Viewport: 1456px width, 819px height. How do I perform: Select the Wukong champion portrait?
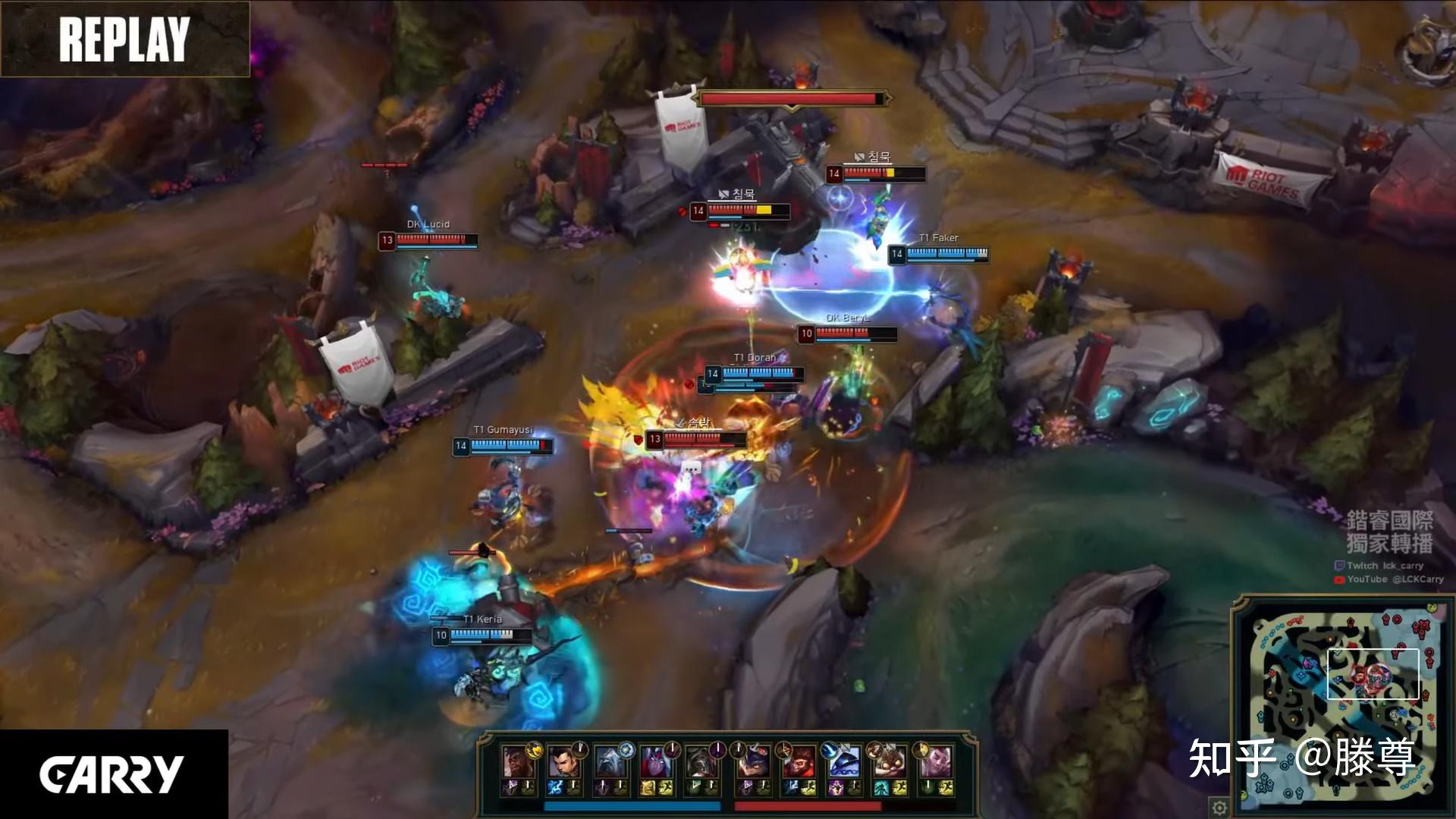tap(797, 761)
